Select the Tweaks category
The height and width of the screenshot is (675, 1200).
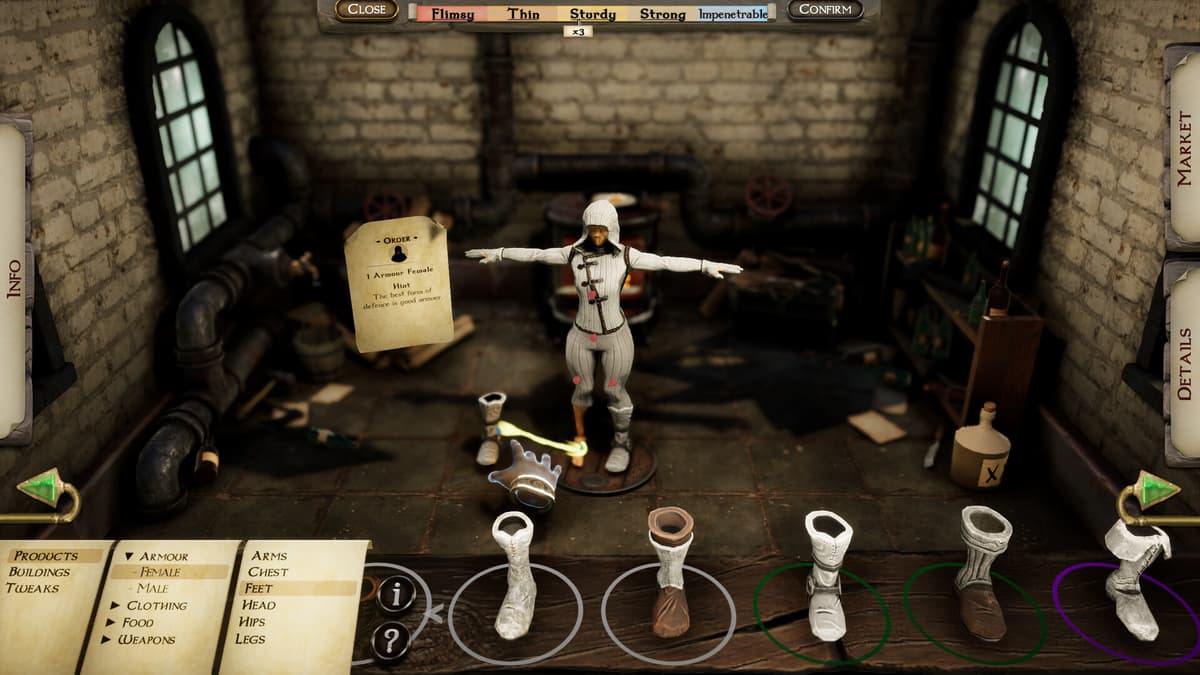[x=33, y=588]
